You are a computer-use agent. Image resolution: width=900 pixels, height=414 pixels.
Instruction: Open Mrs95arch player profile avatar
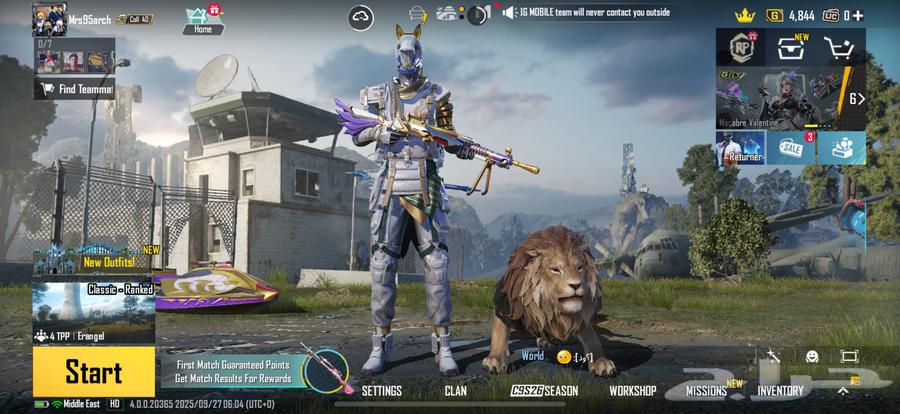click(49, 18)
